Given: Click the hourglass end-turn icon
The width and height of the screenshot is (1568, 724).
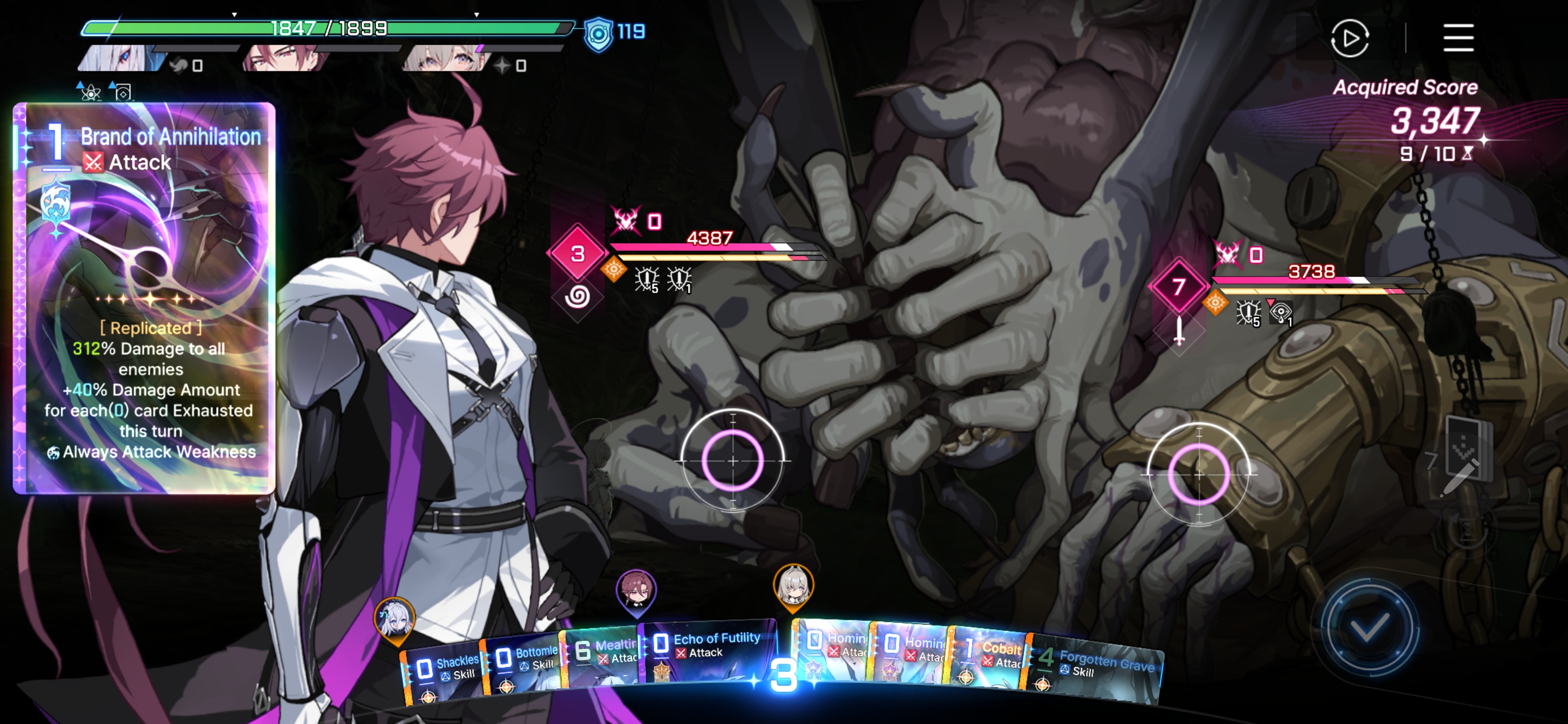Looking at the screenshot, I should (x=1467, y=531).
